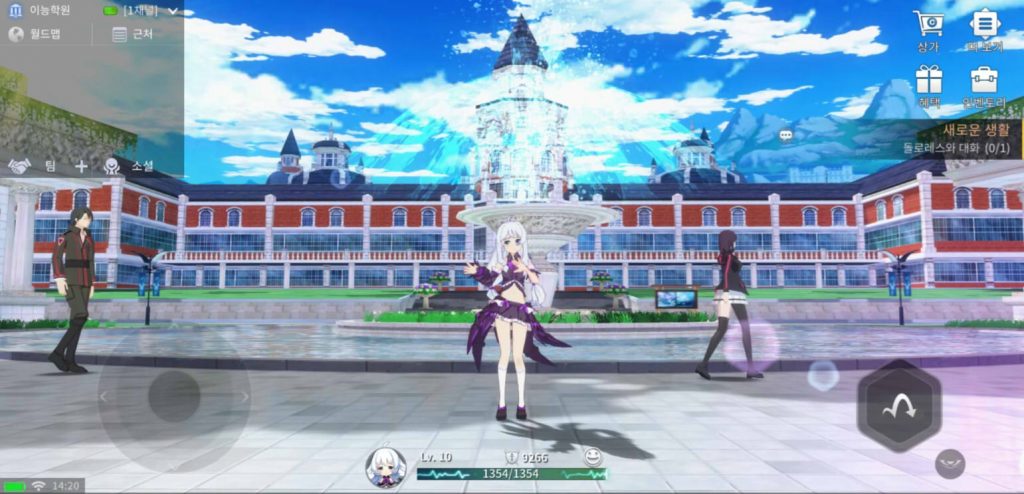Open the 인벤토리 inventory briefcase
Screen dimensions: 1024x494
(985, 84)
